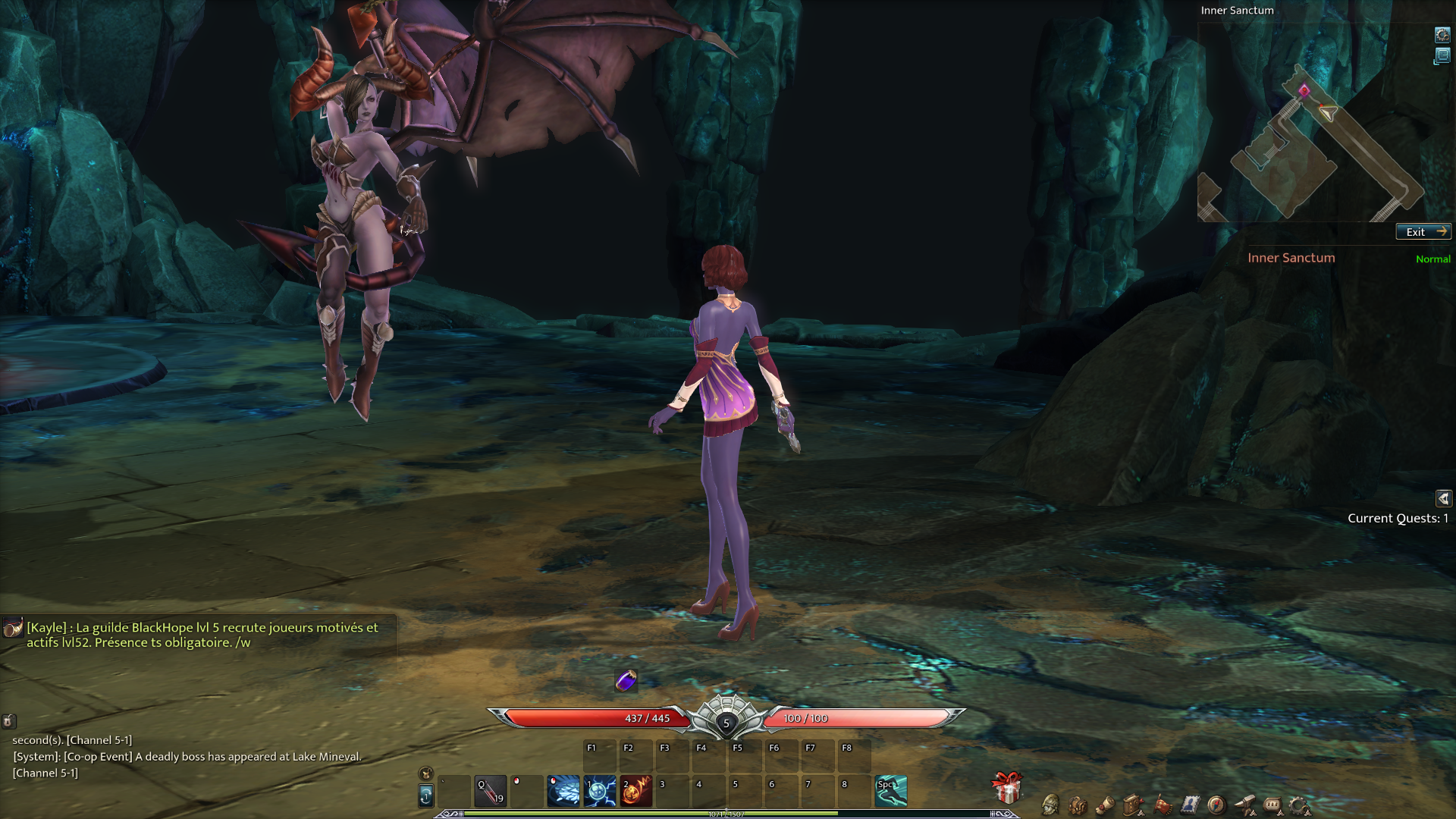
Task: Use the red potion in slot Q
Action: click(x=490, y=791)
